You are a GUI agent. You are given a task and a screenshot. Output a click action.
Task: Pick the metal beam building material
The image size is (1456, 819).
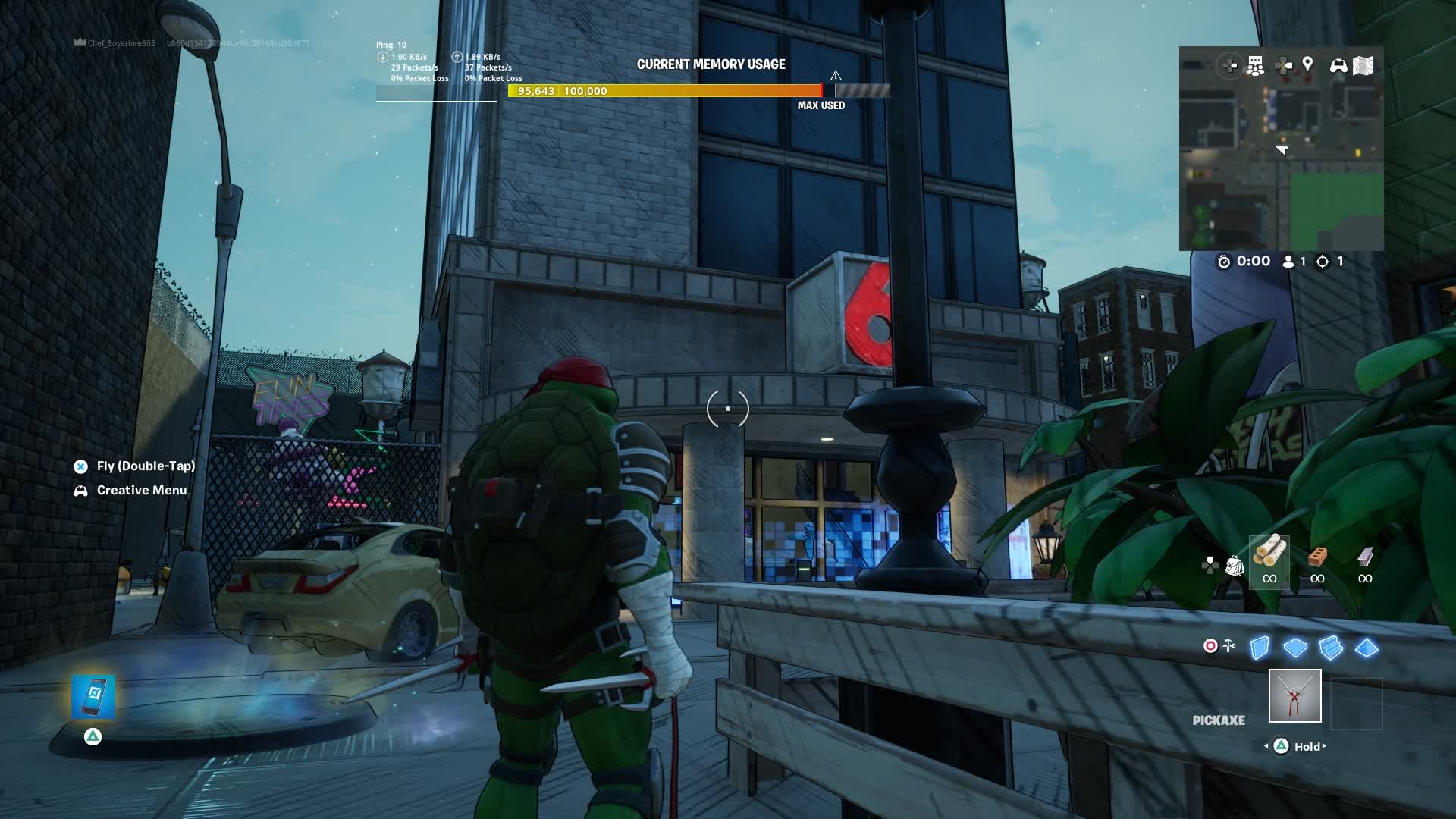[x=1365, y=557]
